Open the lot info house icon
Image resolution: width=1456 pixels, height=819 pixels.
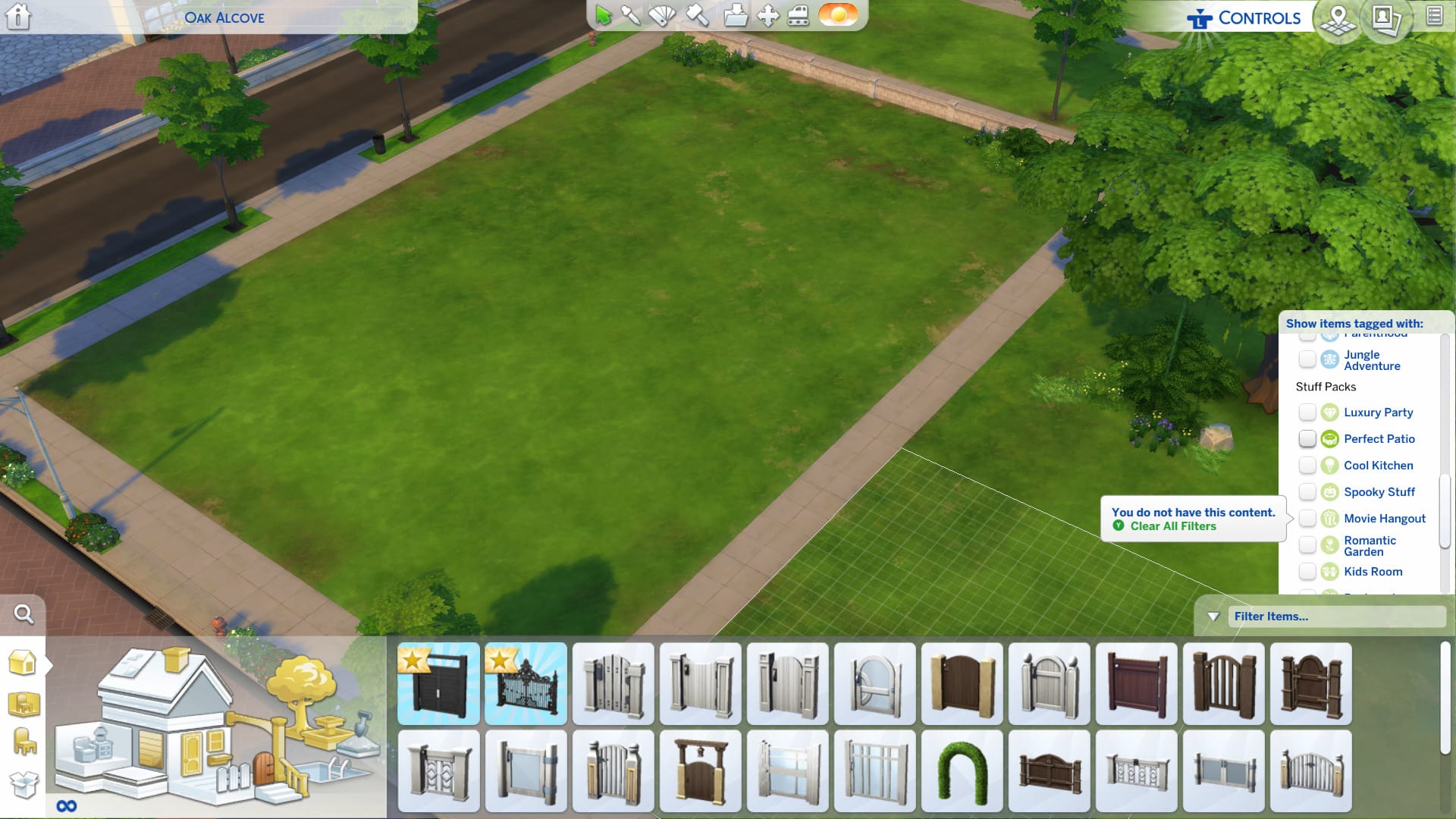click(x=18, y=16)
